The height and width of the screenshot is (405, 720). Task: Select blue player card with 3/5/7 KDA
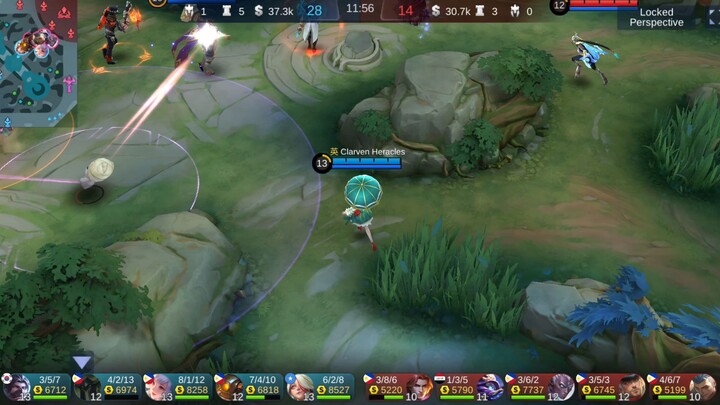[x=37, y=387]
